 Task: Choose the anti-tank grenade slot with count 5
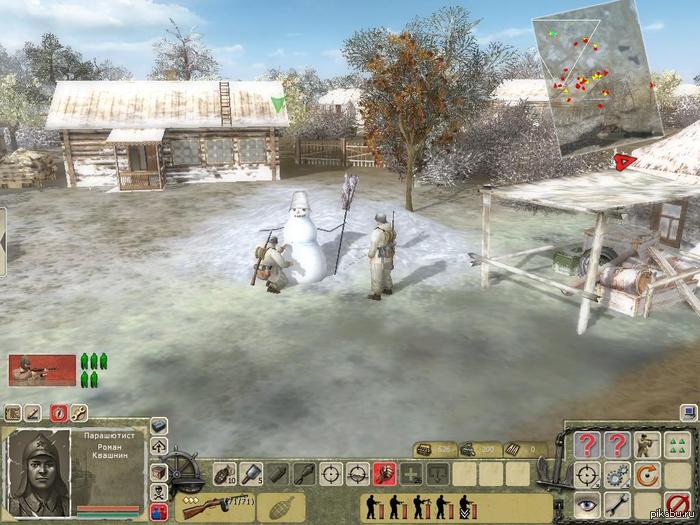[x=250, y=474]
